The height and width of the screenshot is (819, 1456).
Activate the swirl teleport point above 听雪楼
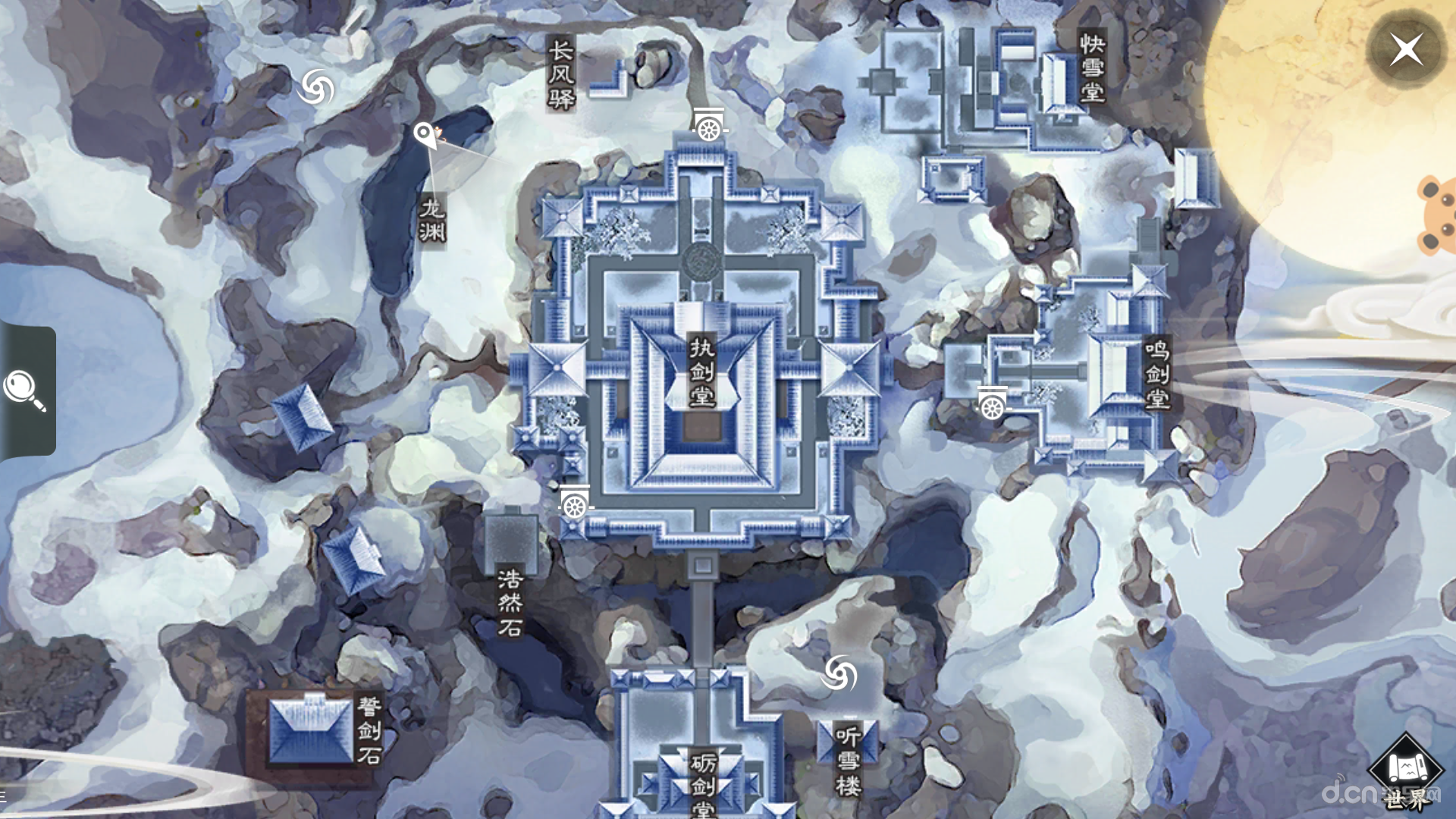(839, 673)
